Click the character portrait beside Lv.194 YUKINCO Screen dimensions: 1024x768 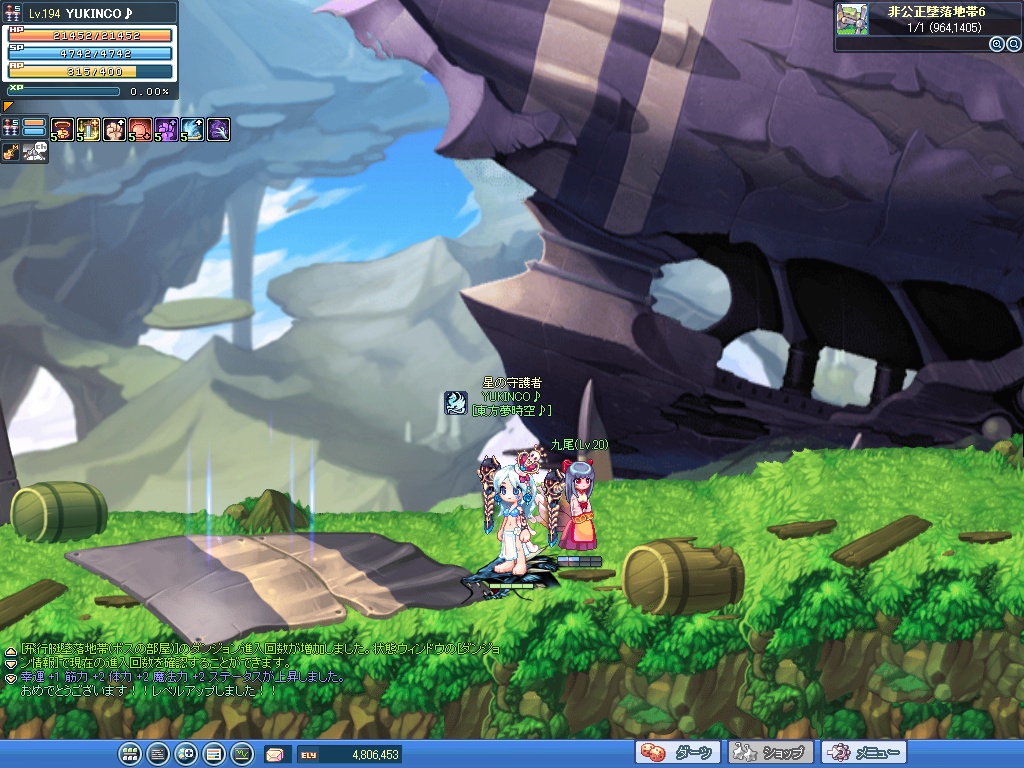tap(12, 12)
